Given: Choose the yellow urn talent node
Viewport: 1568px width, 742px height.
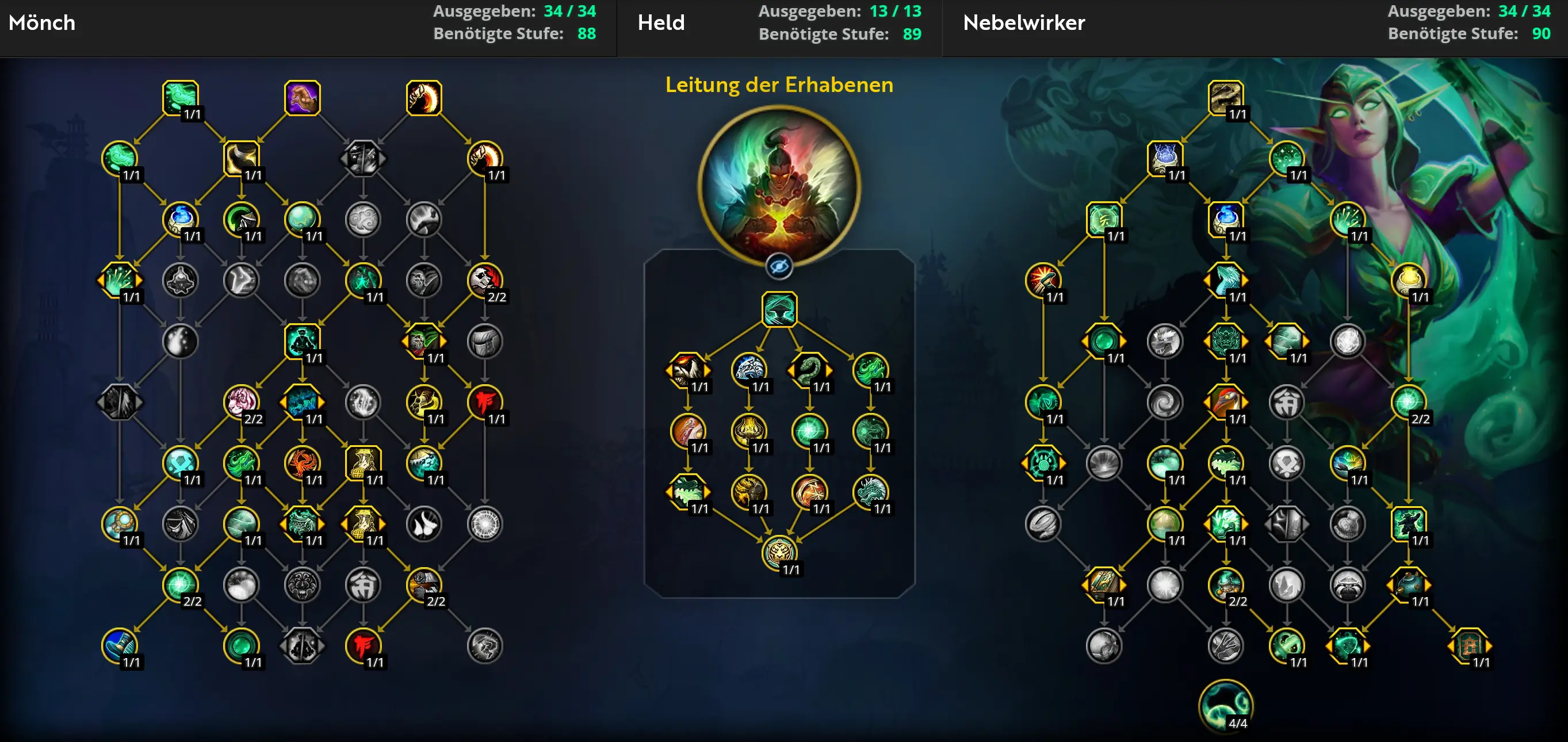Looking at the screenshot, I should click(x=1408, y=280).
